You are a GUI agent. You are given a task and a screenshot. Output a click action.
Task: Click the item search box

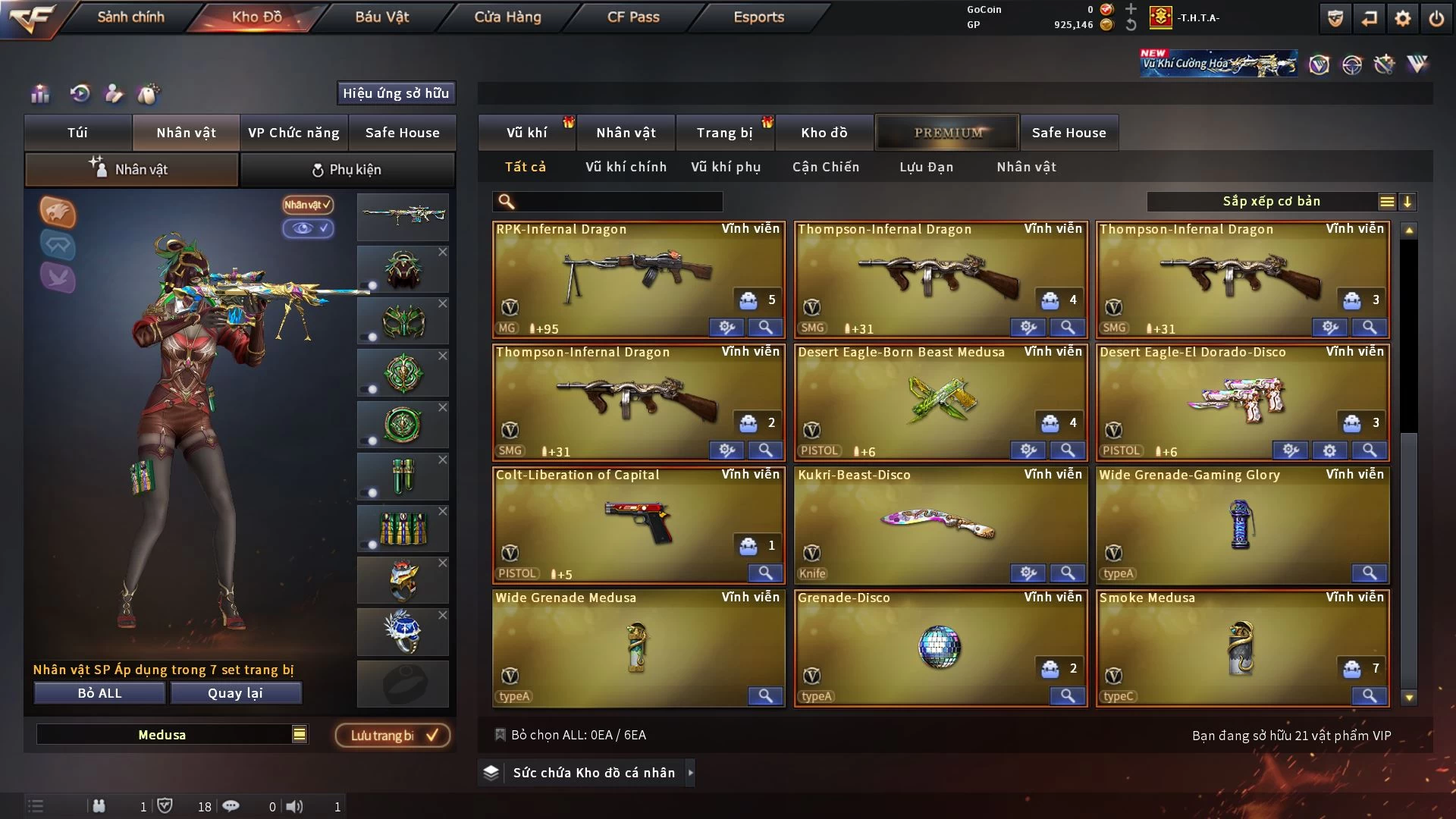point(618,202)
